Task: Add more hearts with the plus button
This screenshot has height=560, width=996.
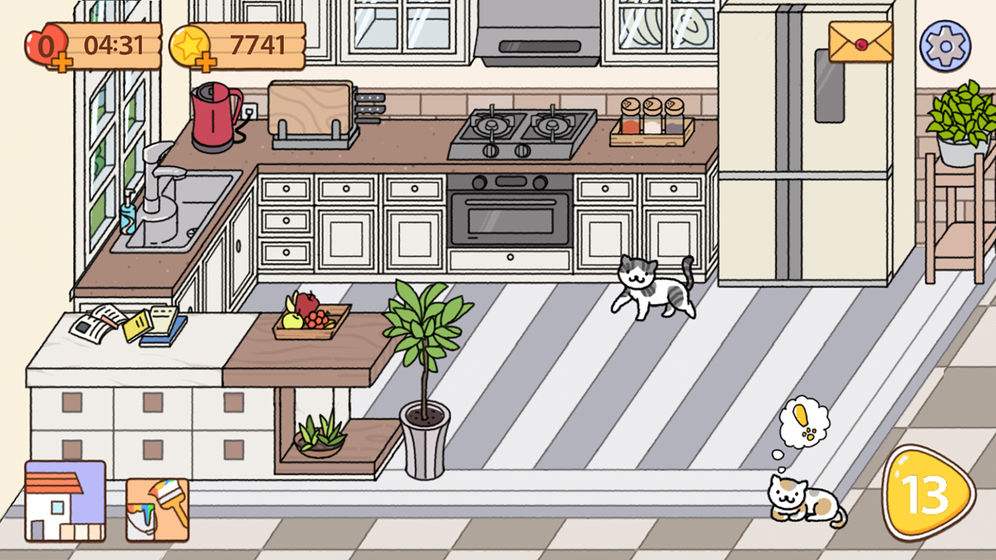Action: [x=60, y=63]
